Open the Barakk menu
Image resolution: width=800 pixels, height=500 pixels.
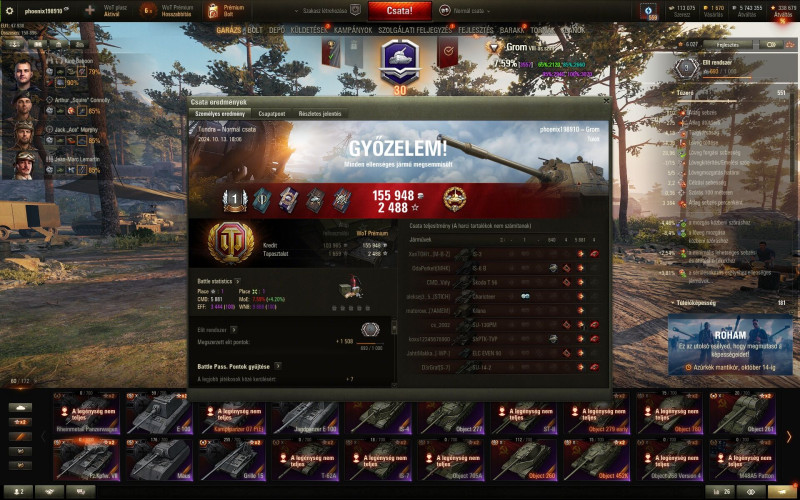tap(511, 30)
